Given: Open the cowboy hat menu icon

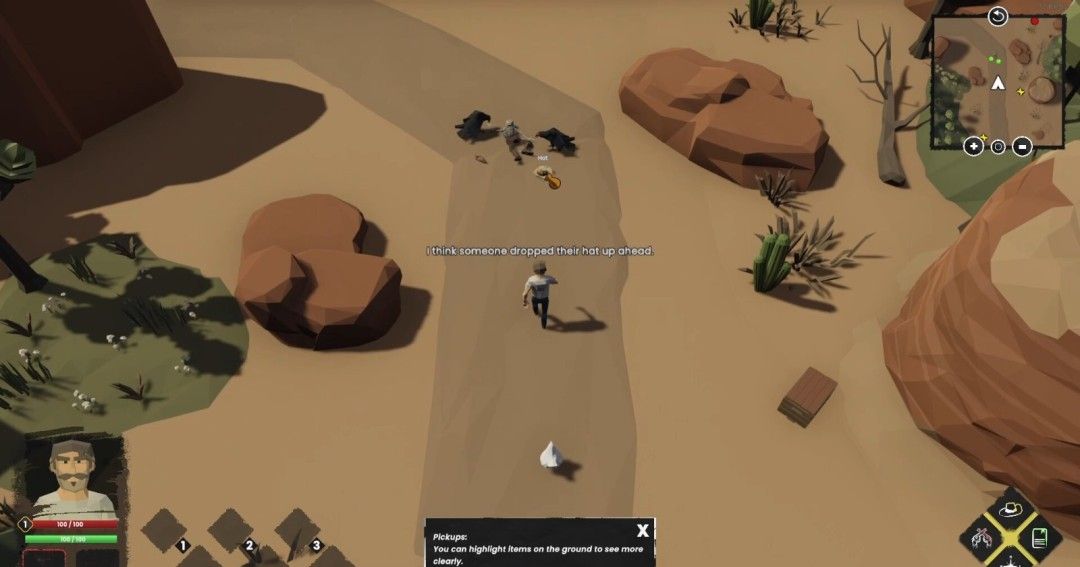Looking at the screenshot, I should [x=1013, y=510].
